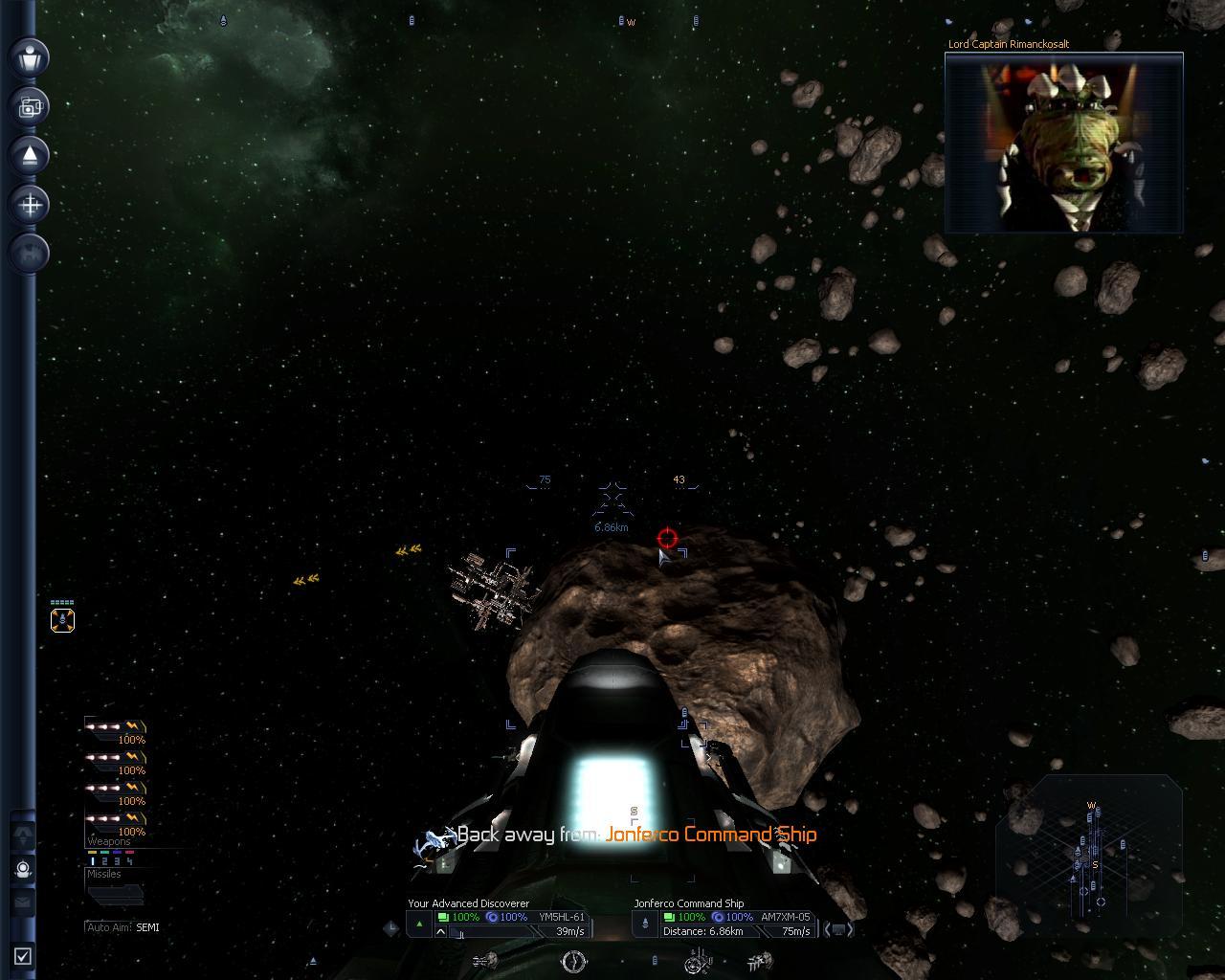
Task: Open the pilot personal menu icon
Action: click(x=30, y=56)
